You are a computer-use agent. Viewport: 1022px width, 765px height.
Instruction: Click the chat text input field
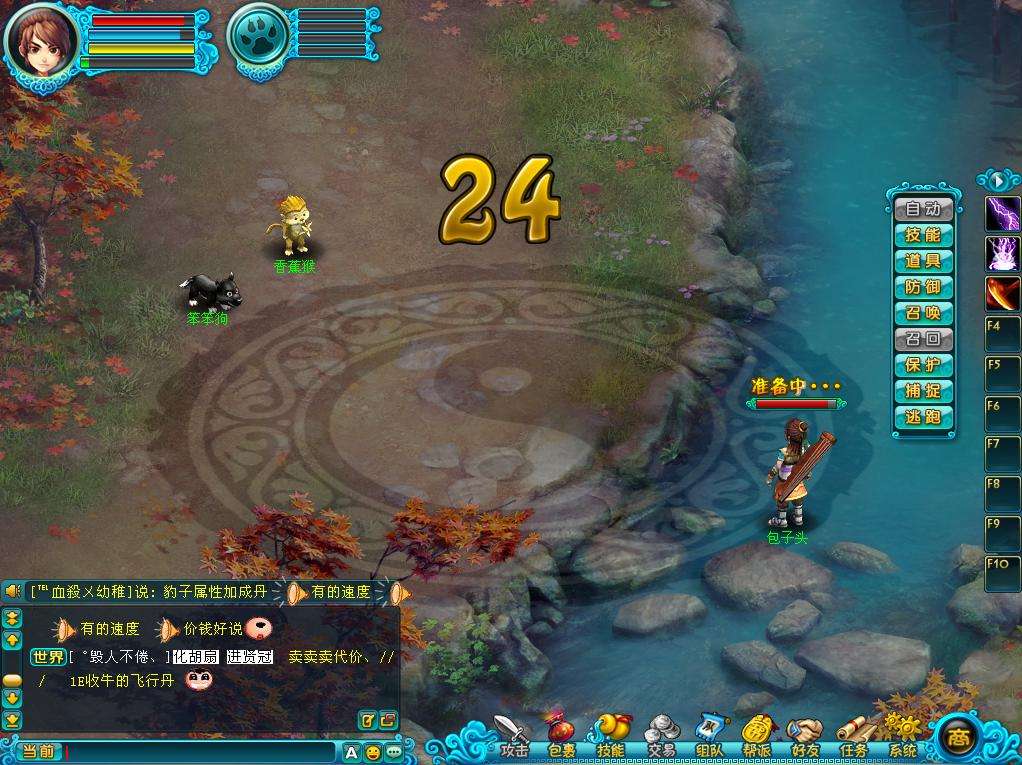200,752
